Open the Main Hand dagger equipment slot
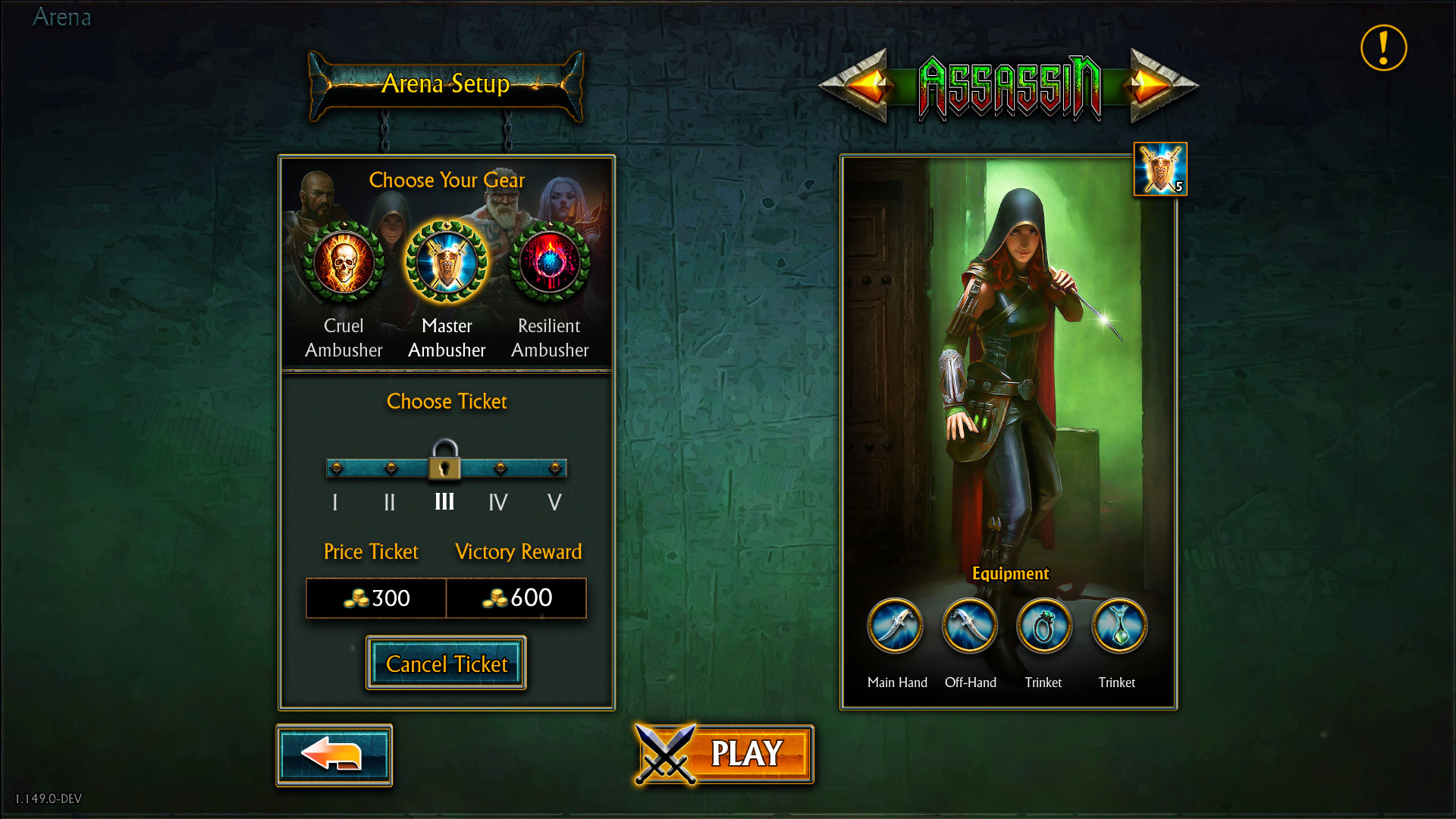This screenshot has width=1456, height=819. 896,626
